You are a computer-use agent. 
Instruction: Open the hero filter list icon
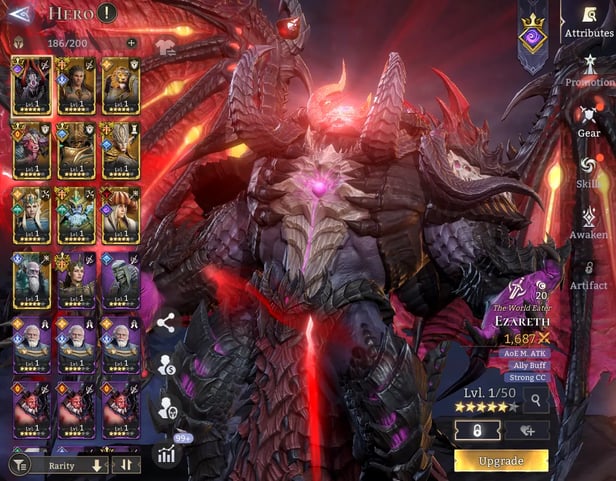tap(18, 465)
